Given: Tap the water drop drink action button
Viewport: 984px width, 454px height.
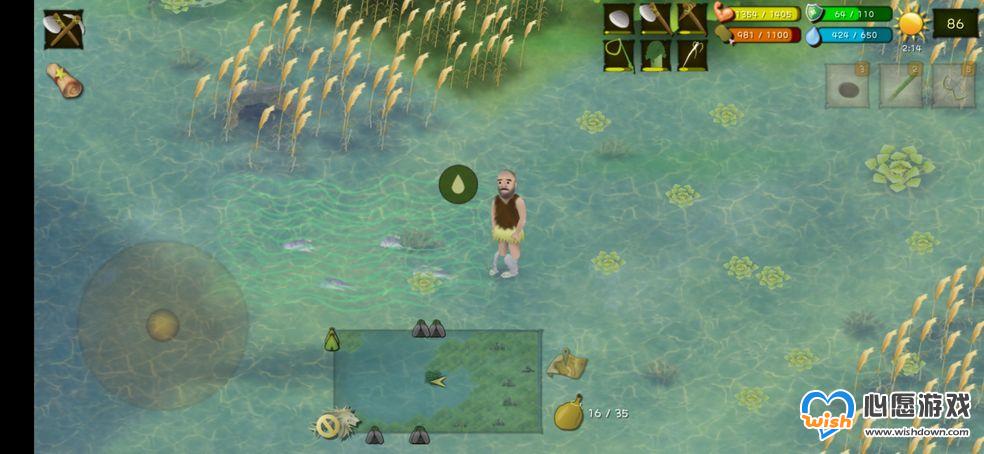Looking at the screenshot, I should (458, 185).
